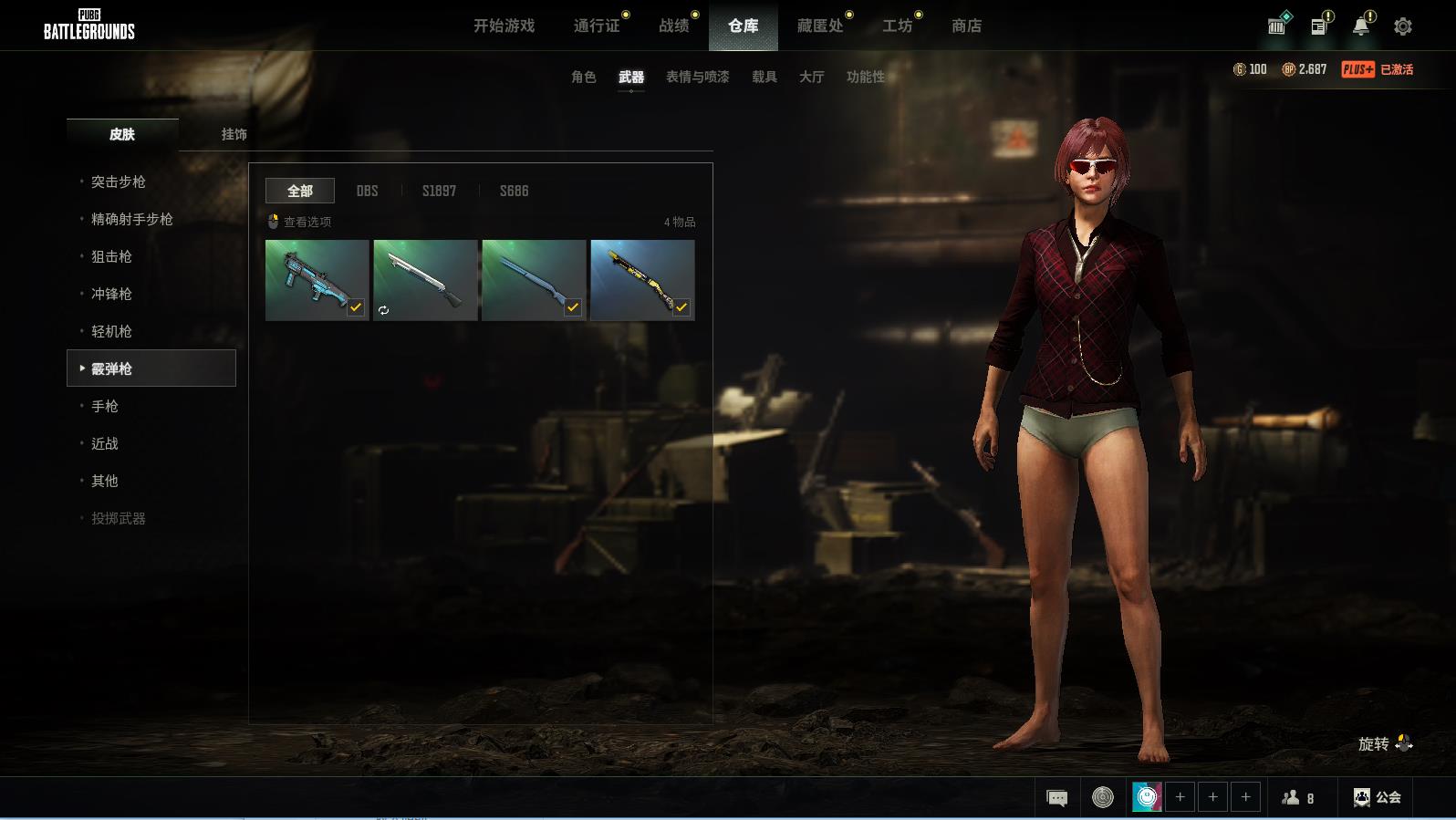This screenshot has width=1456, height=820.
Task: Open the 商店 store
Action: point(966,26)
